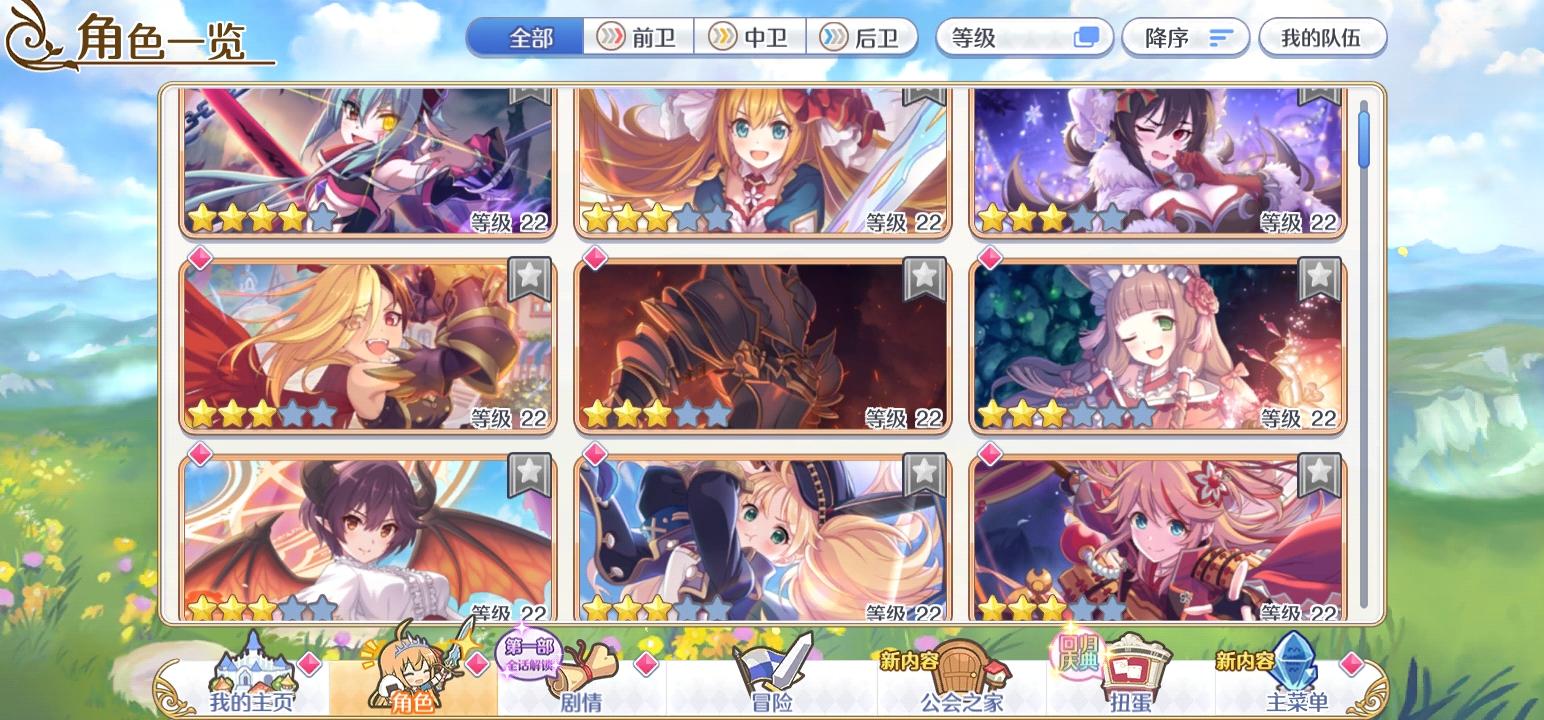Click the sort-criteria switch icon beside 等级
The height and width of the screenshot is (720, 1544).
(1086, 38)
